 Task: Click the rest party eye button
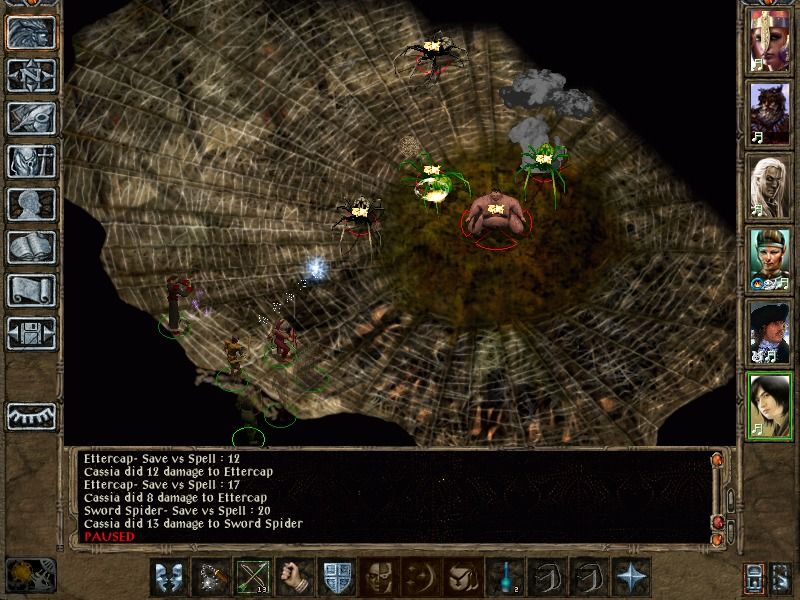click(x=30, y=415)
